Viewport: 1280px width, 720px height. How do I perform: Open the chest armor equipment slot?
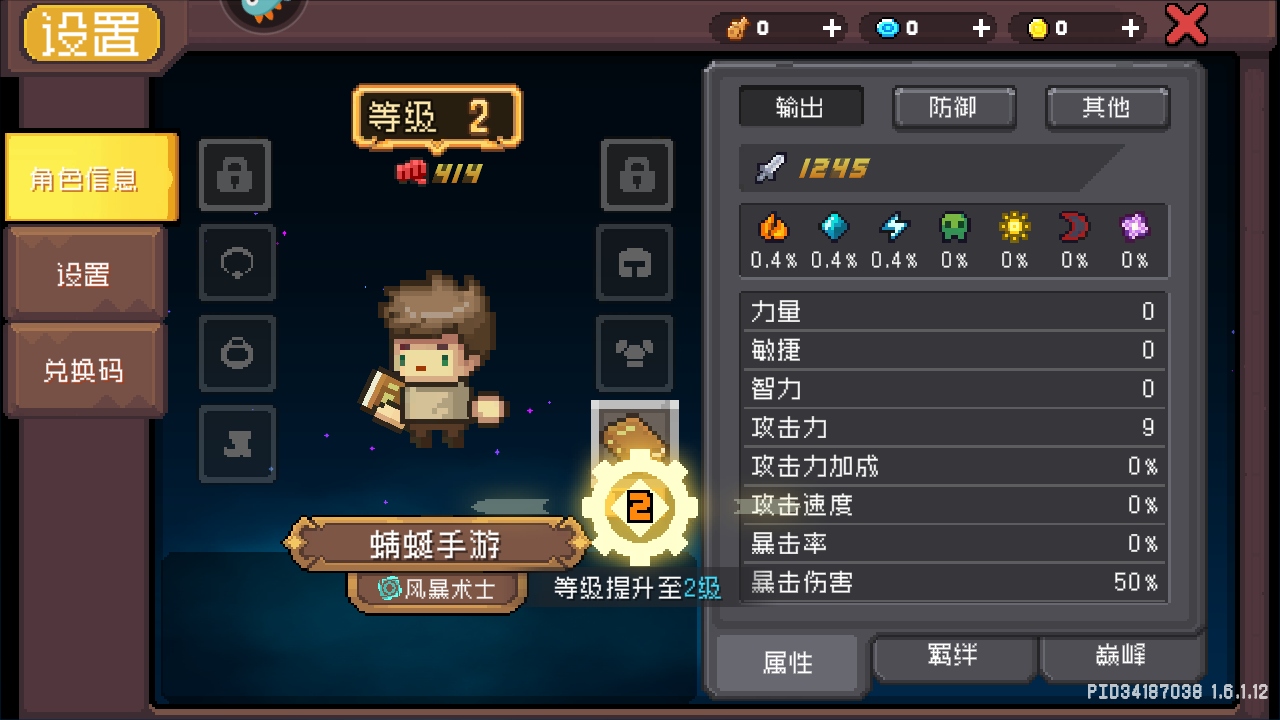[635, 354]
